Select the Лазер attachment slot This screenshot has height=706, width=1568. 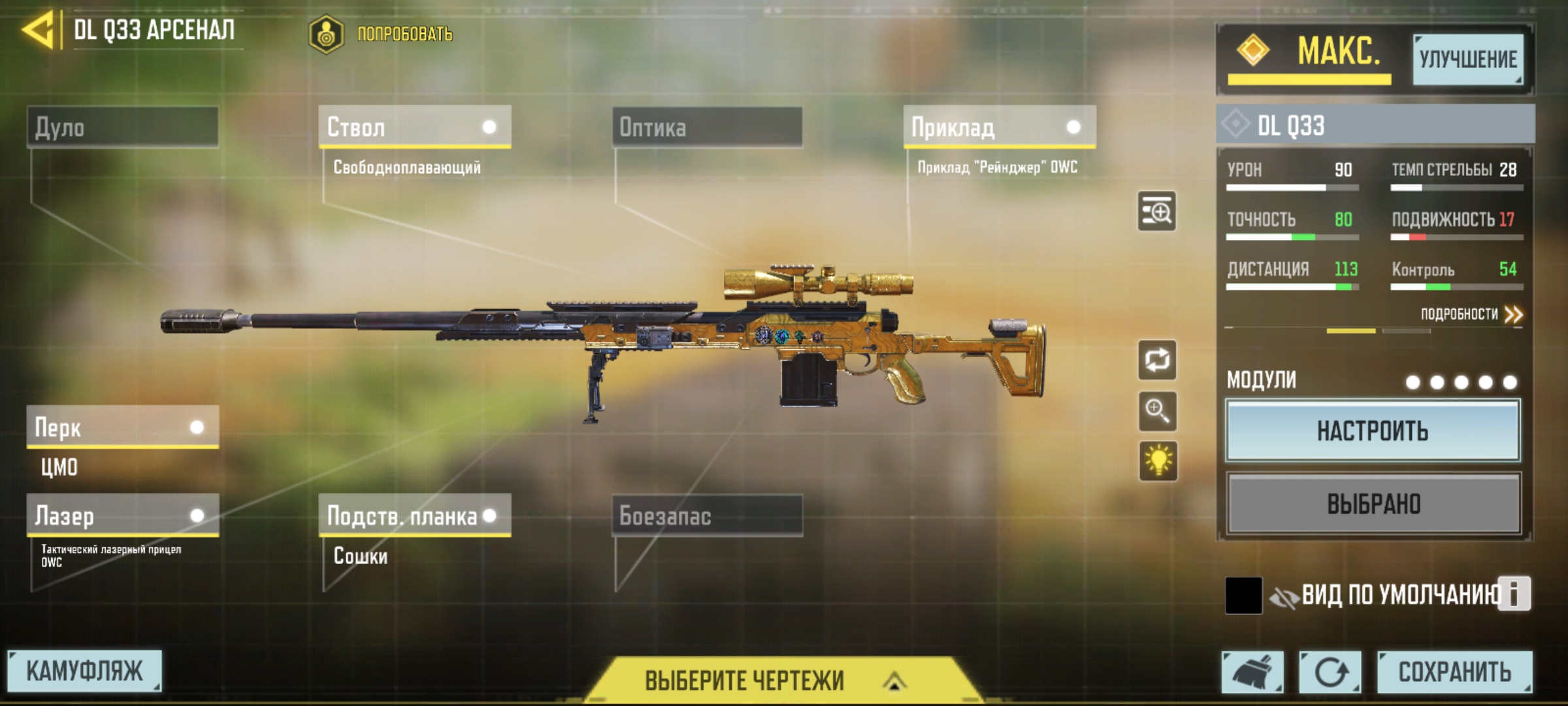123,516
